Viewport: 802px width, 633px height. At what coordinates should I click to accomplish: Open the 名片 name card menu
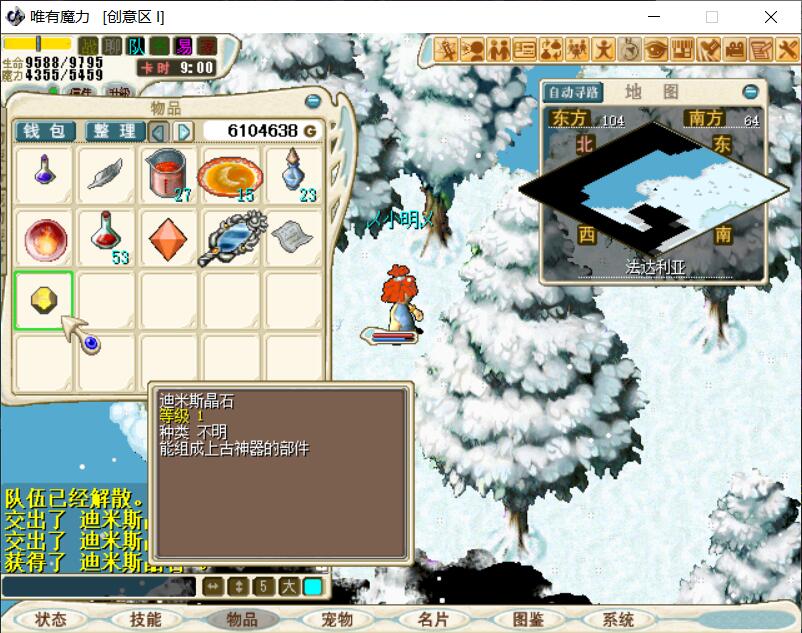coord(433,619)
